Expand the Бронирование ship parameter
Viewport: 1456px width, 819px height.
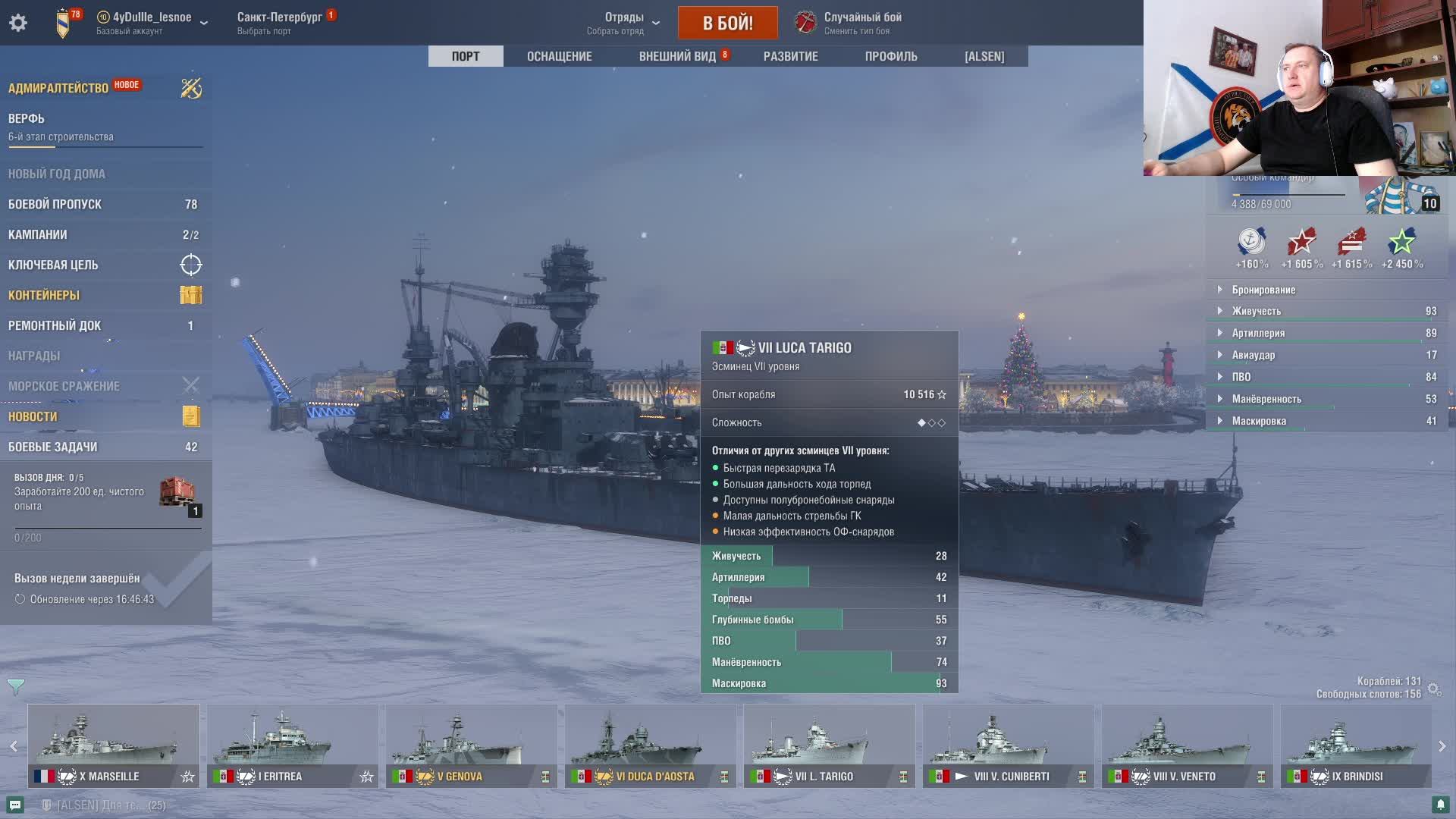coord(1263,290)
